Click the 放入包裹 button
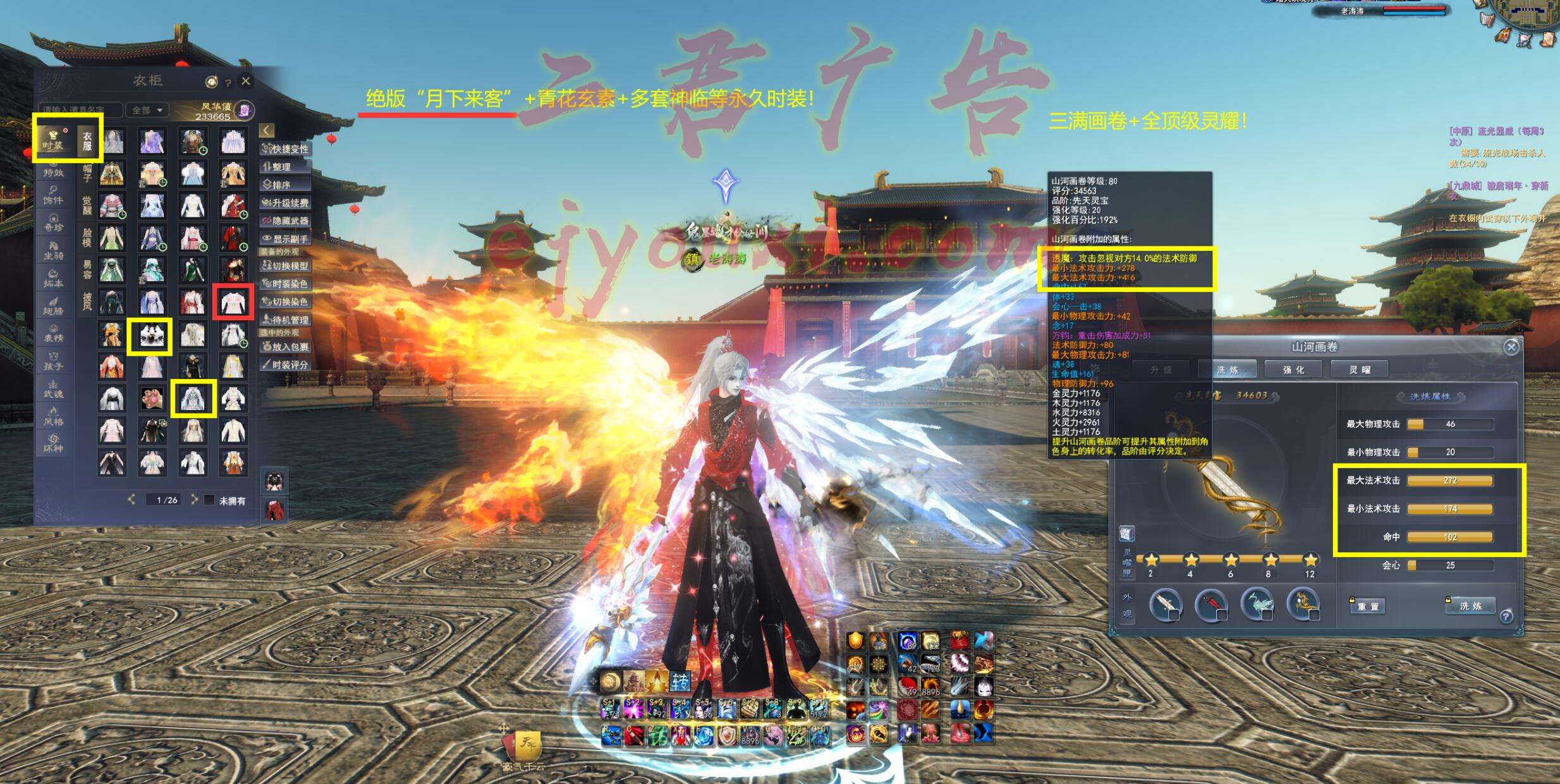Image resolution: width=1560 pixels, height=784 pixels. click(286, 347)
